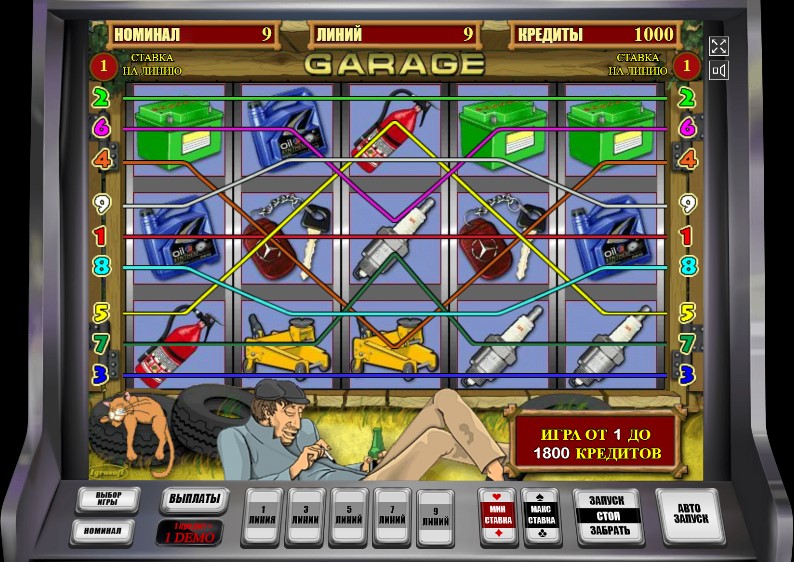Select the 1 линия bet button
This screenshot has height=562, width=794.
tap(263, 515)
